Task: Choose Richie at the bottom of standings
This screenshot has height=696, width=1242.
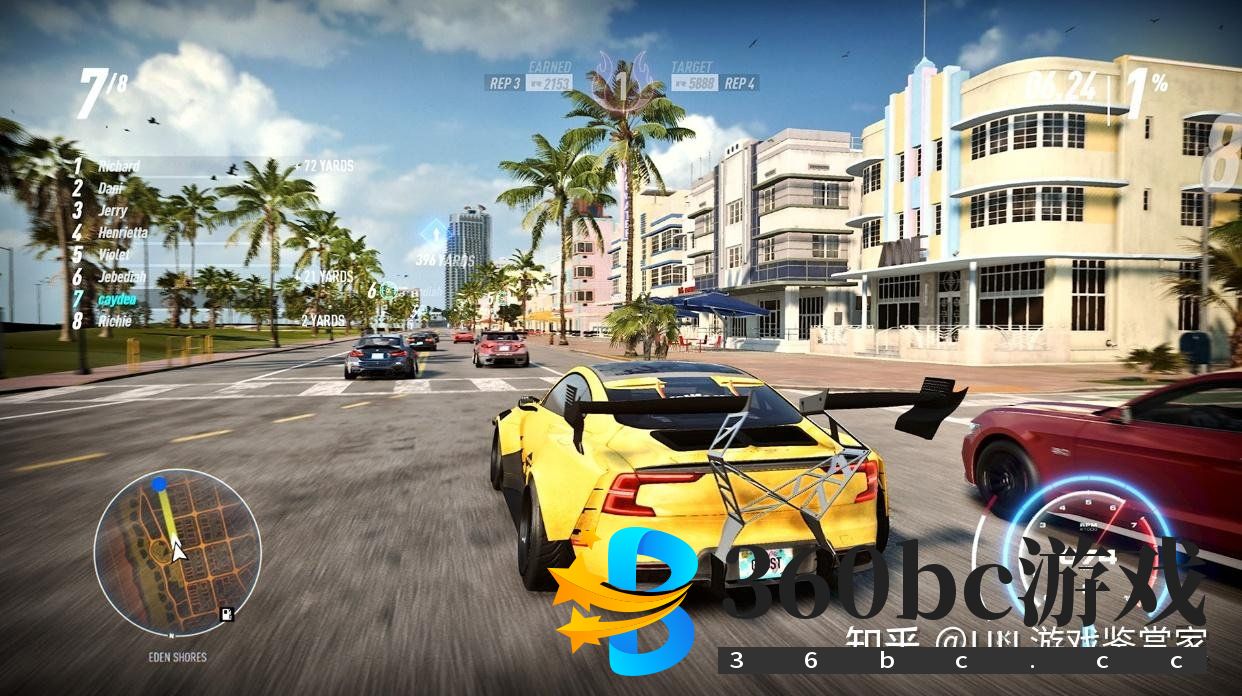Action: pos(114,321)
